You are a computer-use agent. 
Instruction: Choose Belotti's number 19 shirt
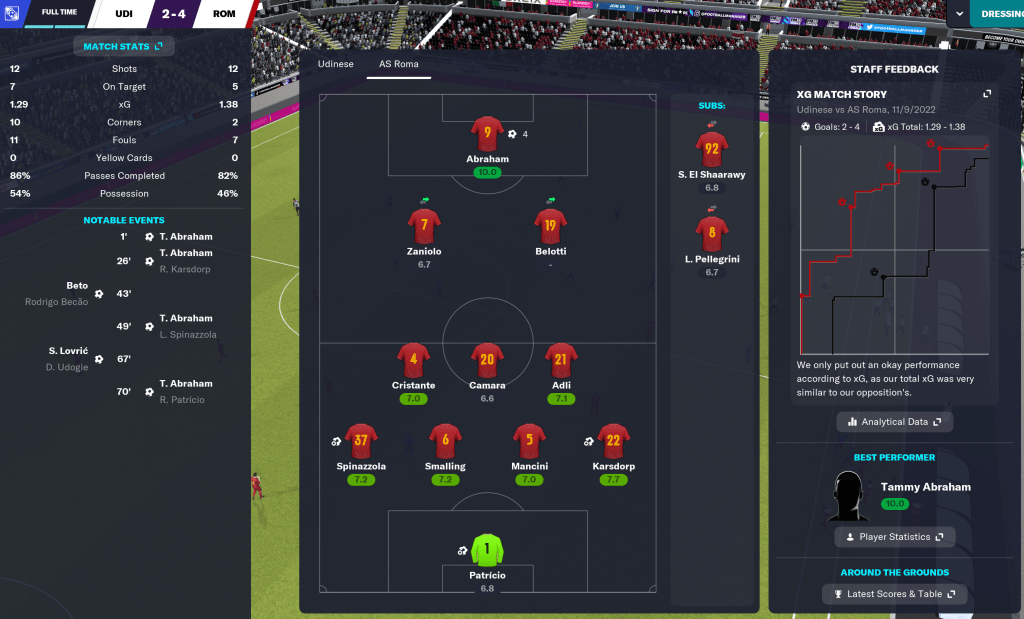coord(550,225)
